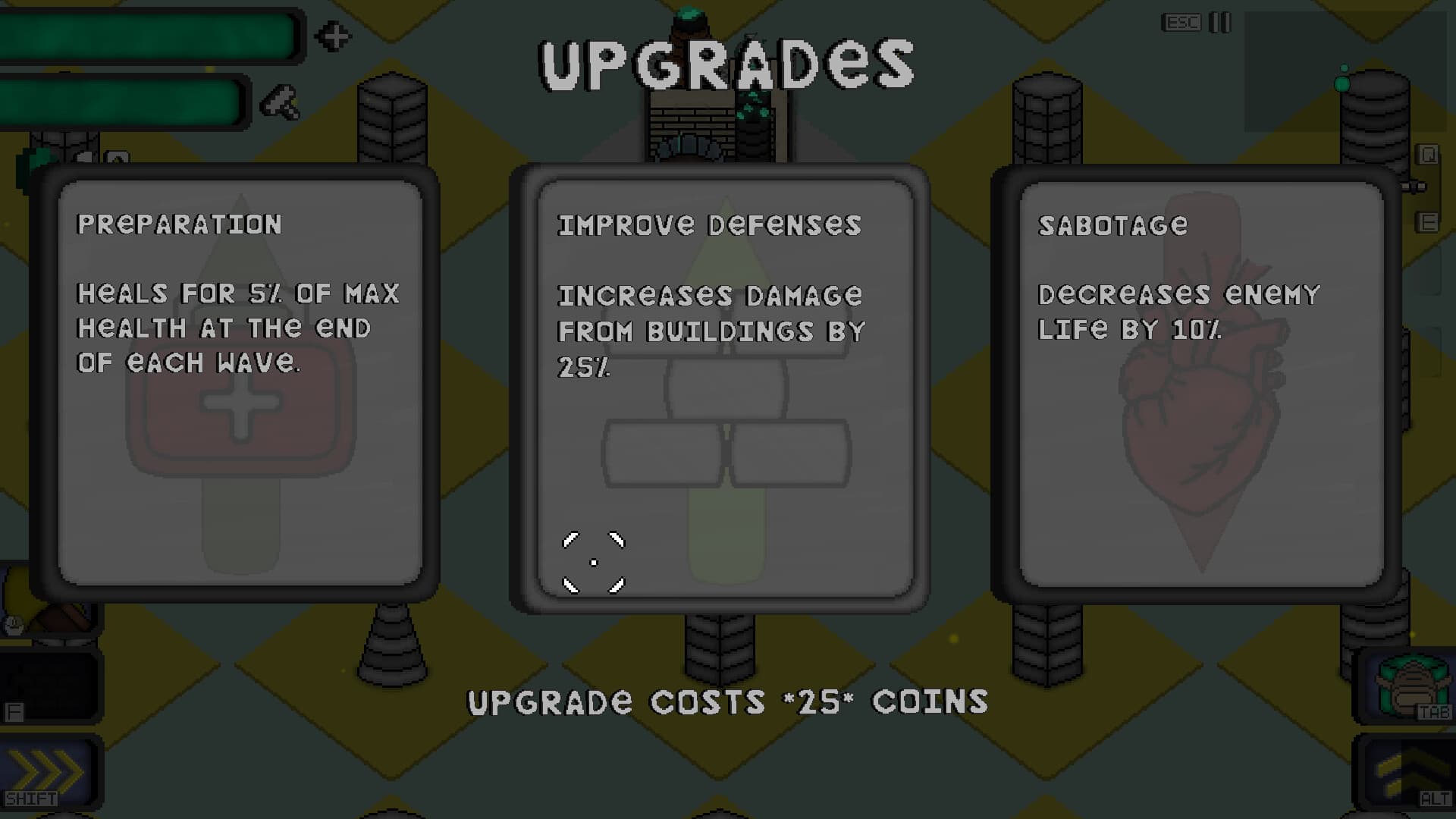Click the UPGRADE COSTS *25* COINS text
The image size is (1456, 819).
727,701
